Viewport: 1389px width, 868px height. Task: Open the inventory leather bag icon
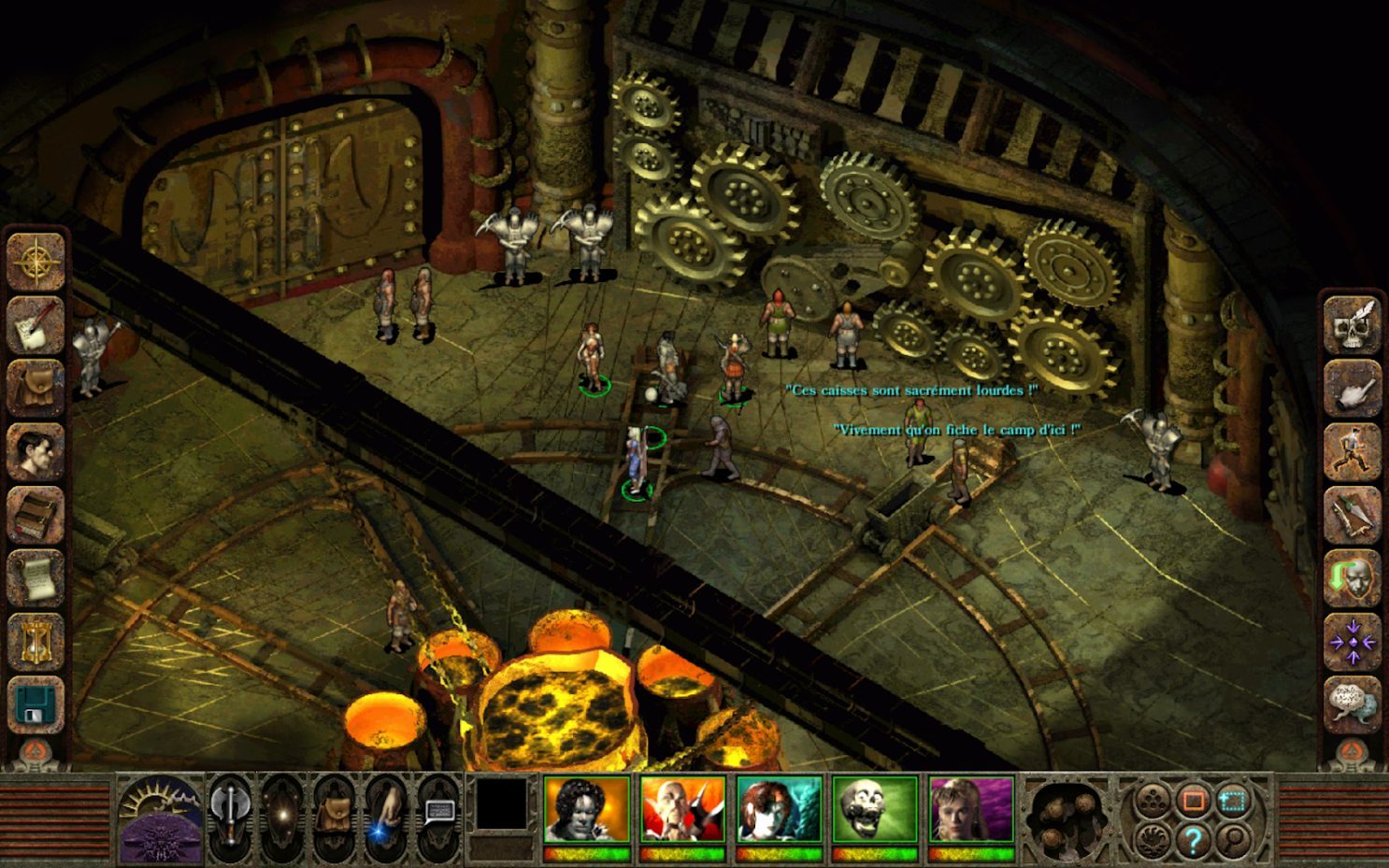coord(36,387)
